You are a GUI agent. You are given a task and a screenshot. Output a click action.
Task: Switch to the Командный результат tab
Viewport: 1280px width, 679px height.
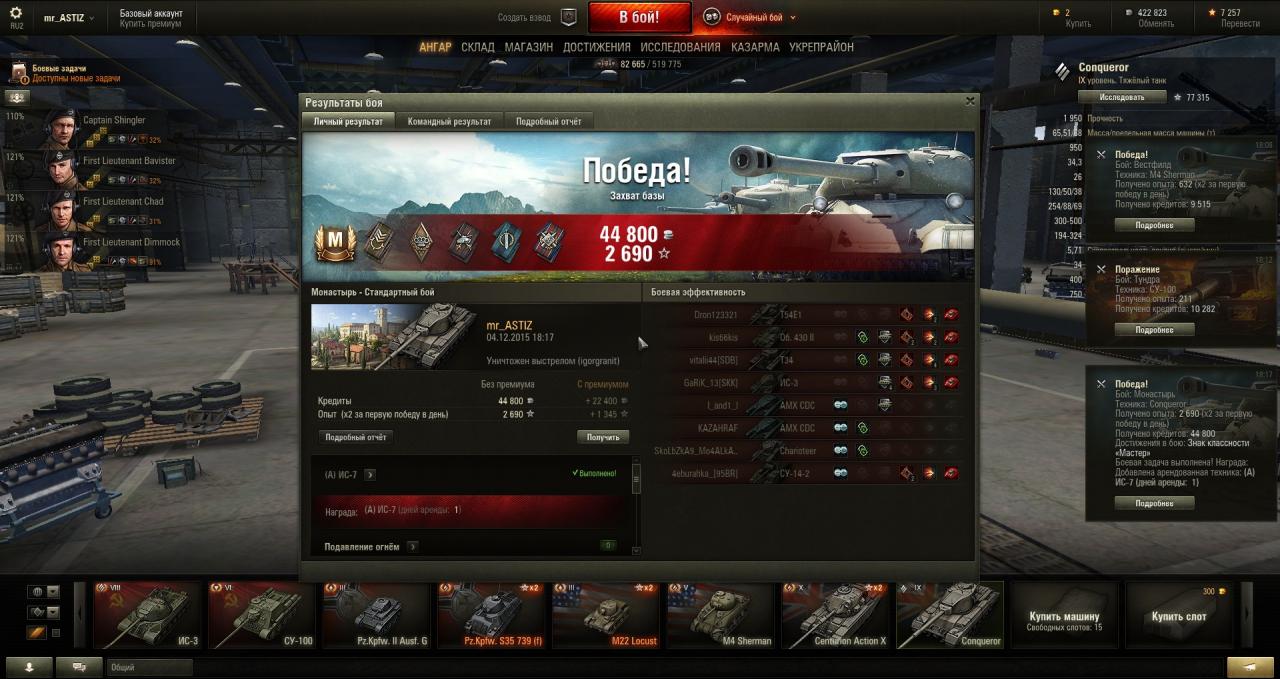pyautogui.click(x=449, y=121)
